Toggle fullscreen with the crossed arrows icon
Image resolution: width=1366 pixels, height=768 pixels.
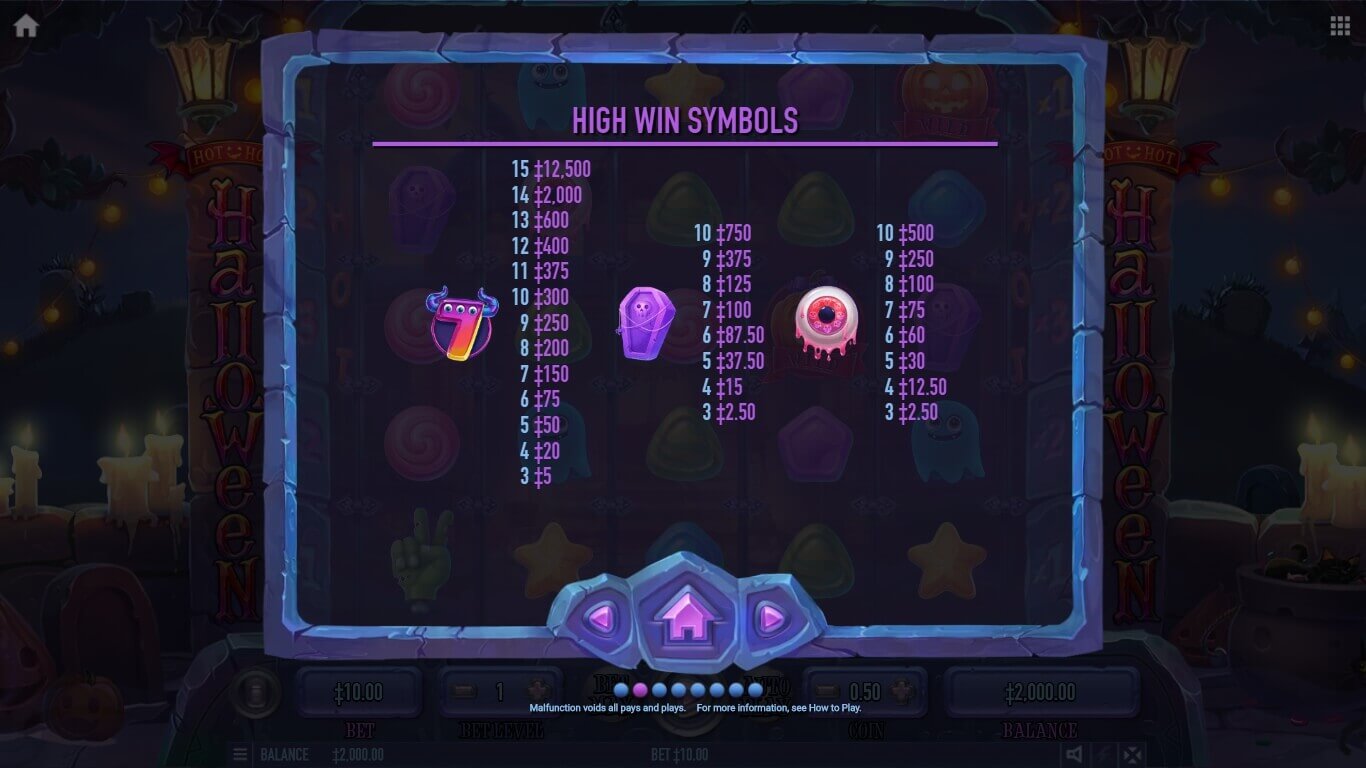(x=1131, y=754)
